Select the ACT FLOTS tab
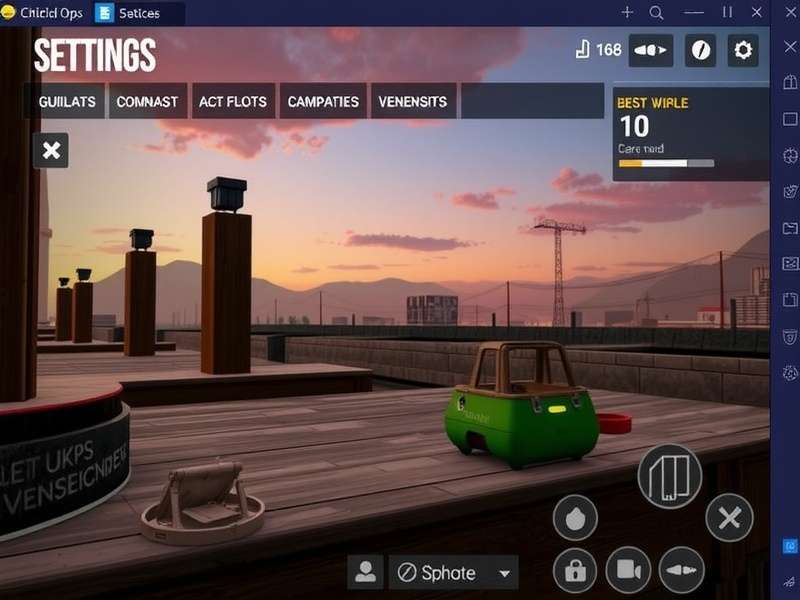Screen dimensions: 800x600 pyautogui.click(x=232, y=102)
